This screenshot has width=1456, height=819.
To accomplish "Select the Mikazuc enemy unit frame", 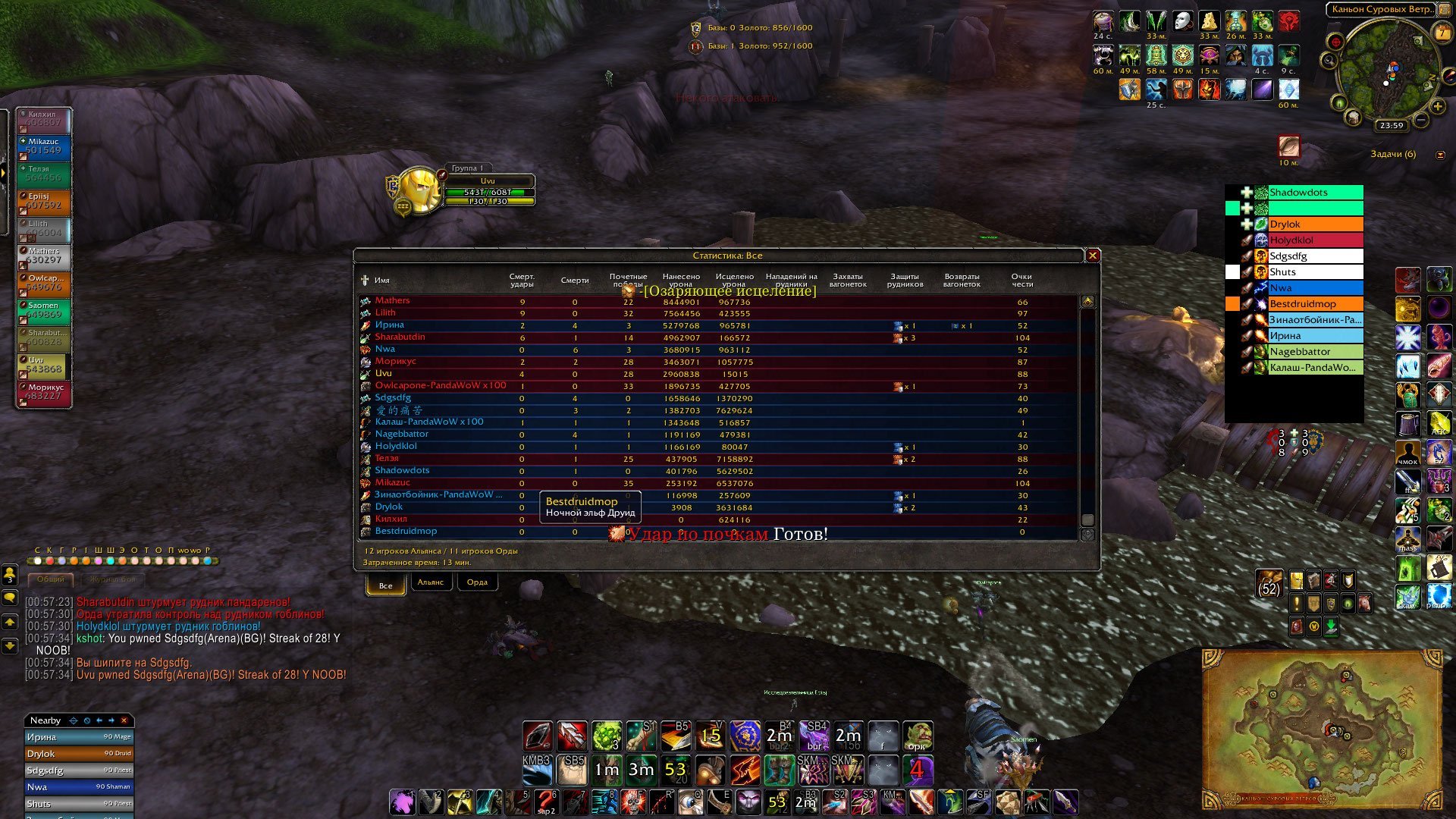I will point(44,146).
